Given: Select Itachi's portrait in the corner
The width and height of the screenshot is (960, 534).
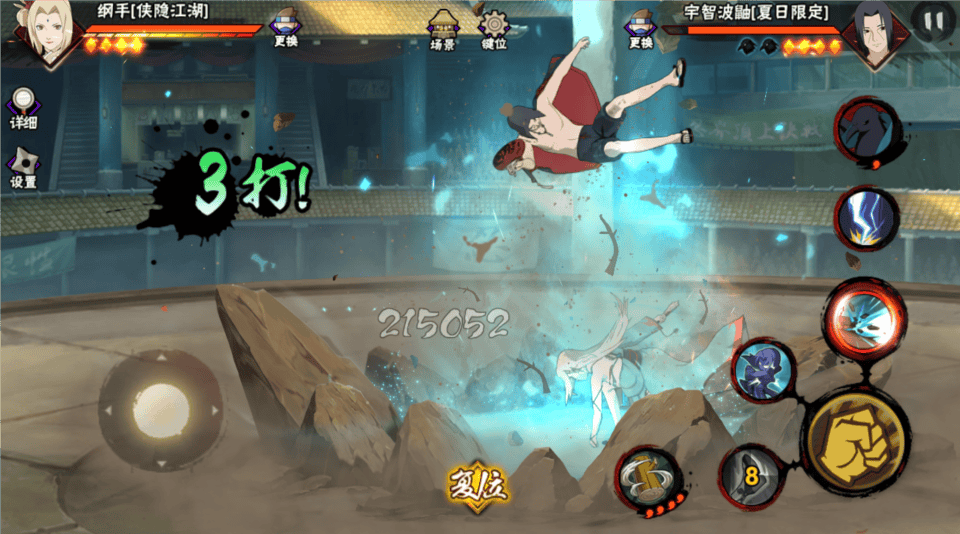Looking at the screenshot, I should point(875,35).
